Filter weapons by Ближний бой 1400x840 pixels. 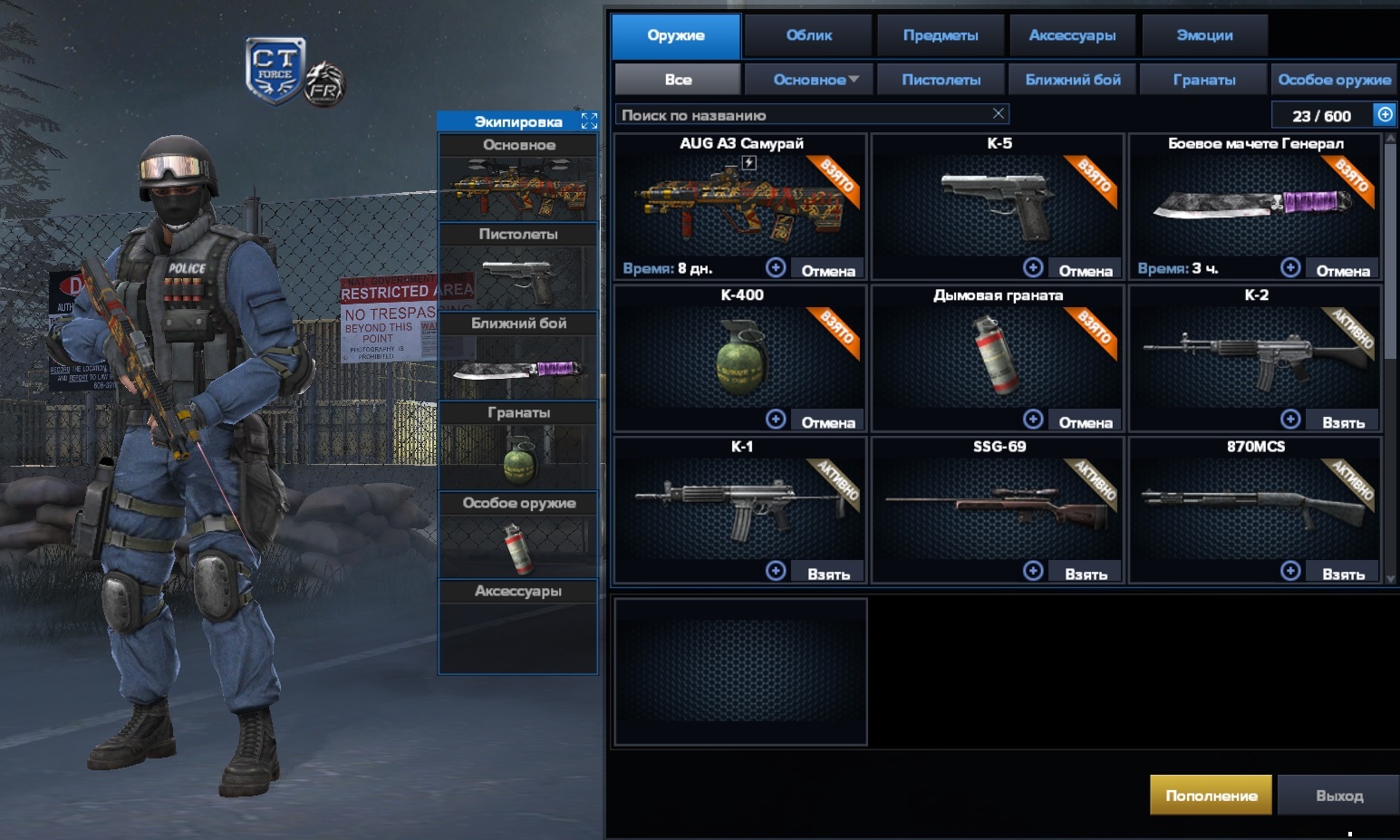coord(1073,80)
